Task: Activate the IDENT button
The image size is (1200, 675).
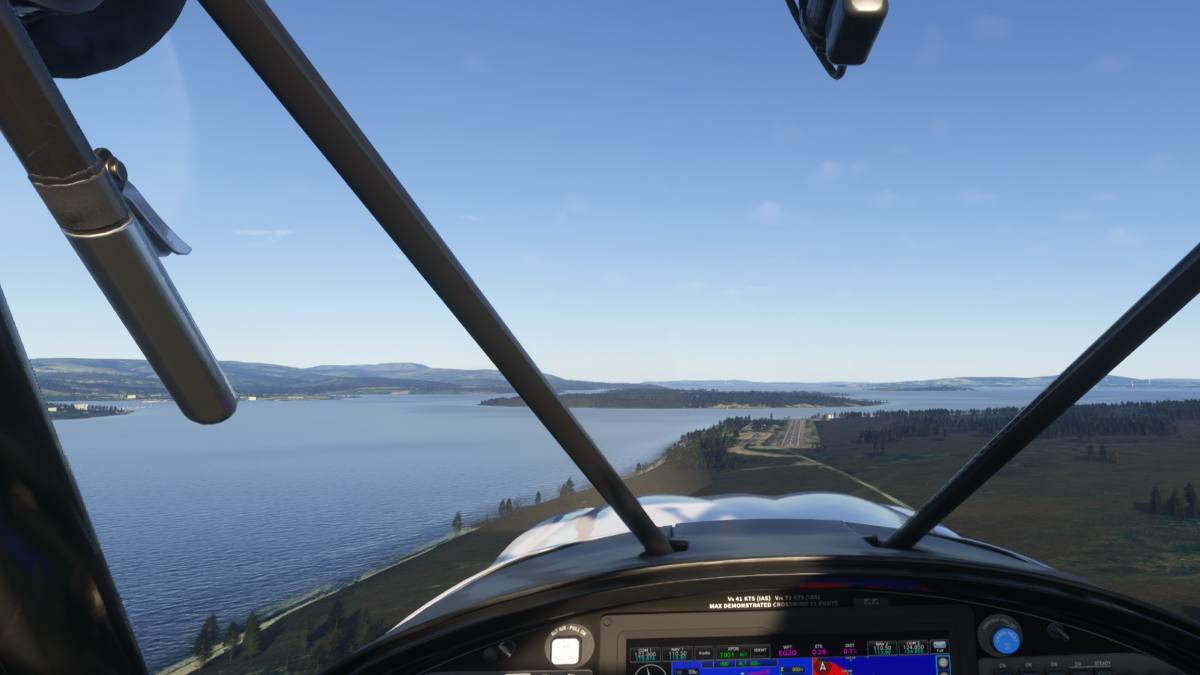Action: 760,652
